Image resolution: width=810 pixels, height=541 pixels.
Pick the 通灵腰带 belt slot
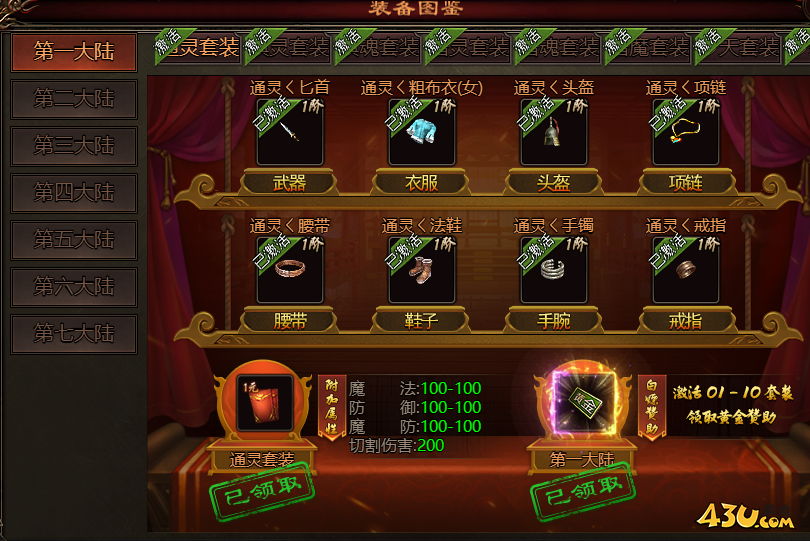tap(290, 269)
